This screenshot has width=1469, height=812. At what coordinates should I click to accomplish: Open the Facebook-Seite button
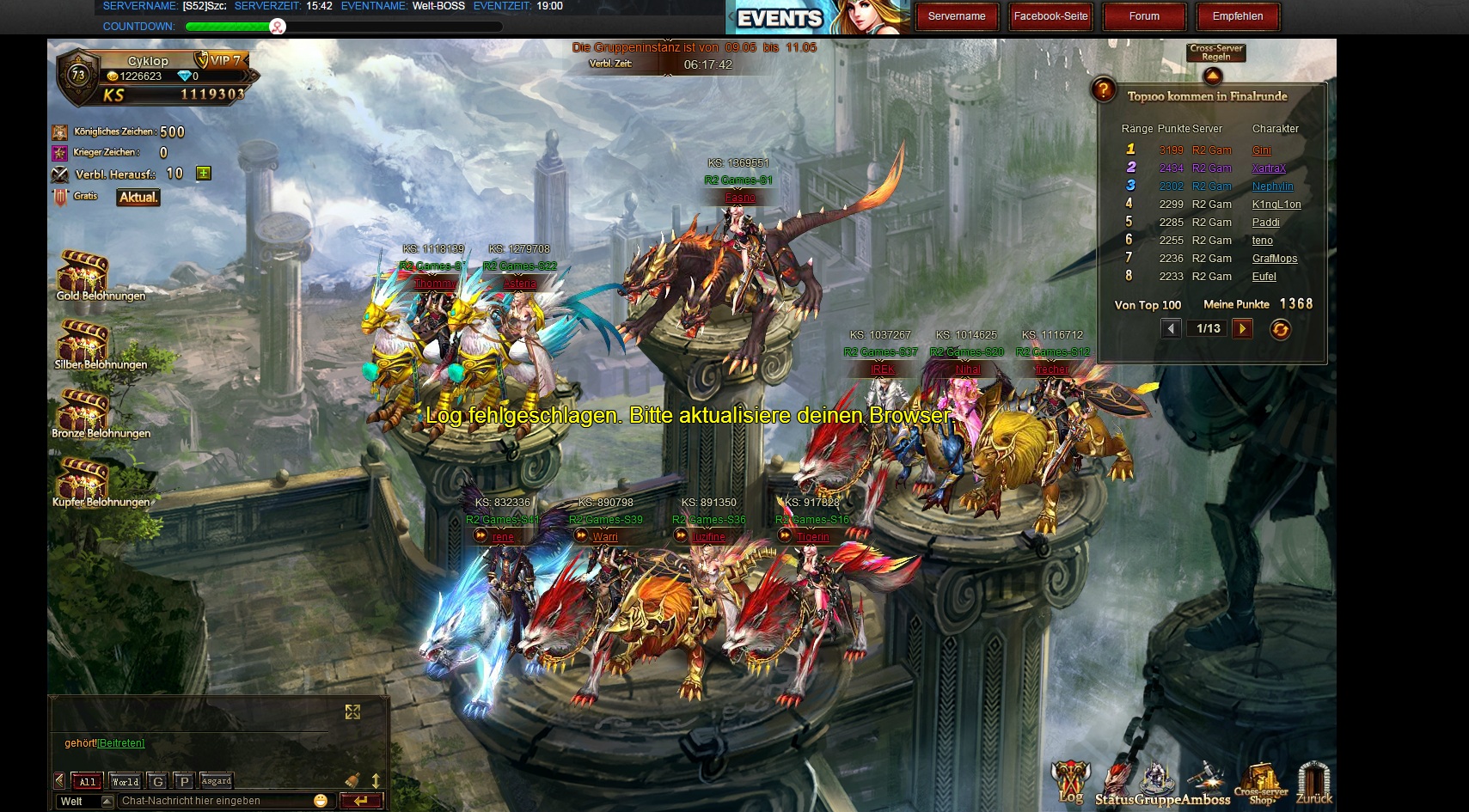click(x=1050, y=16)
